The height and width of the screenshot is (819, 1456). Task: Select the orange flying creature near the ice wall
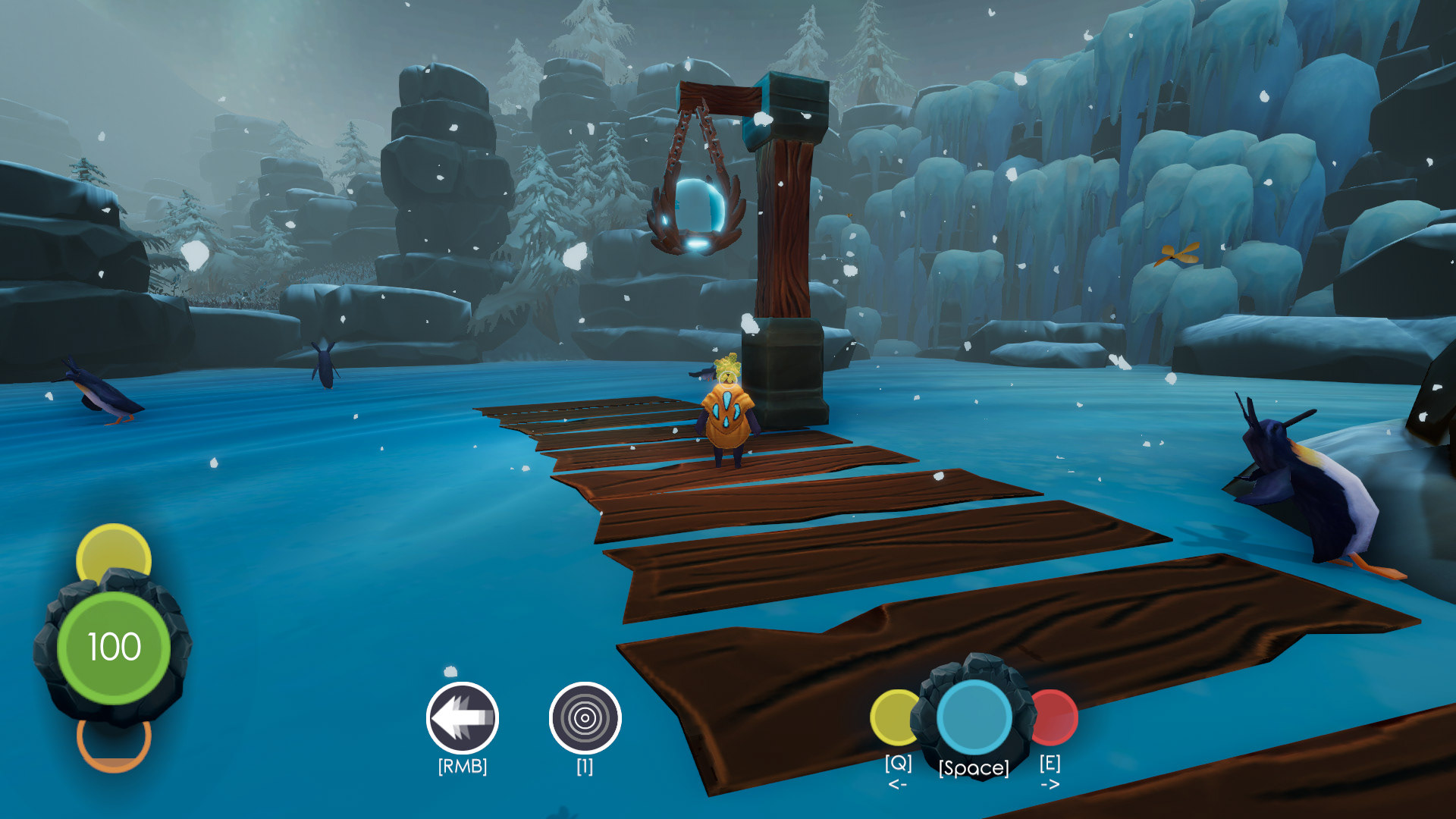pyautogui.click(x=1175, y=256)
